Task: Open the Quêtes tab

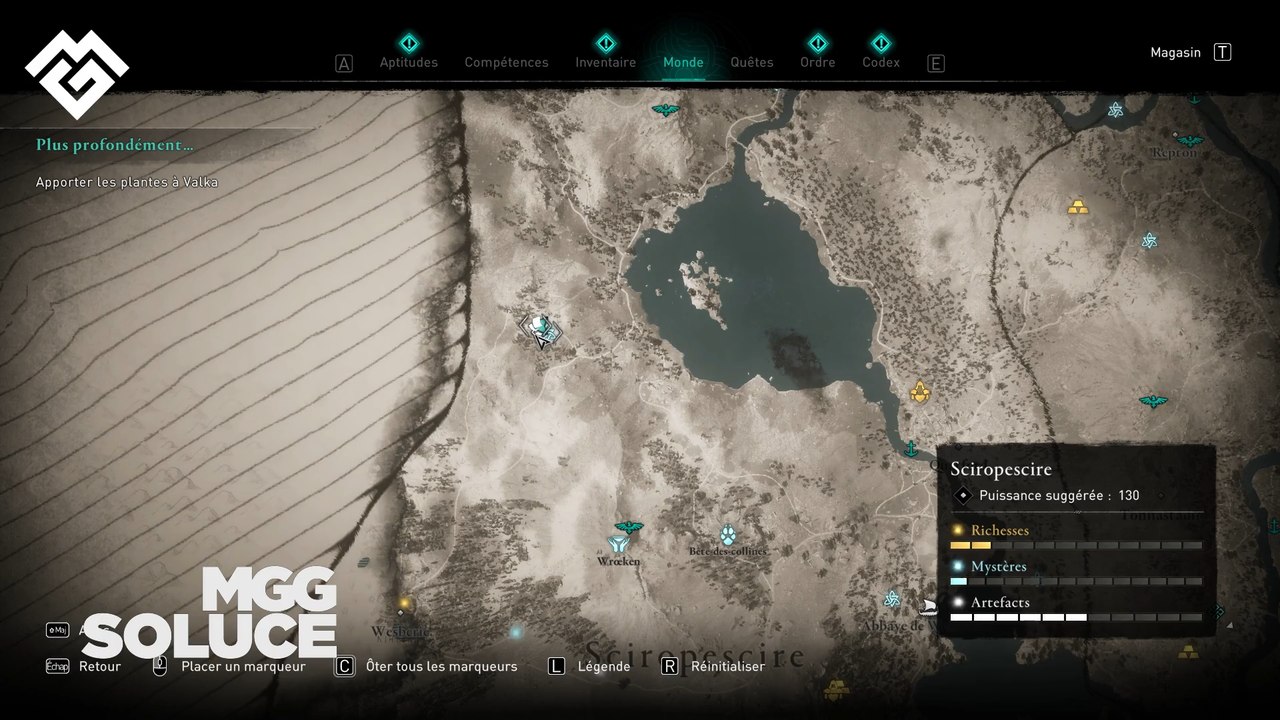Action: coord(751,62)
